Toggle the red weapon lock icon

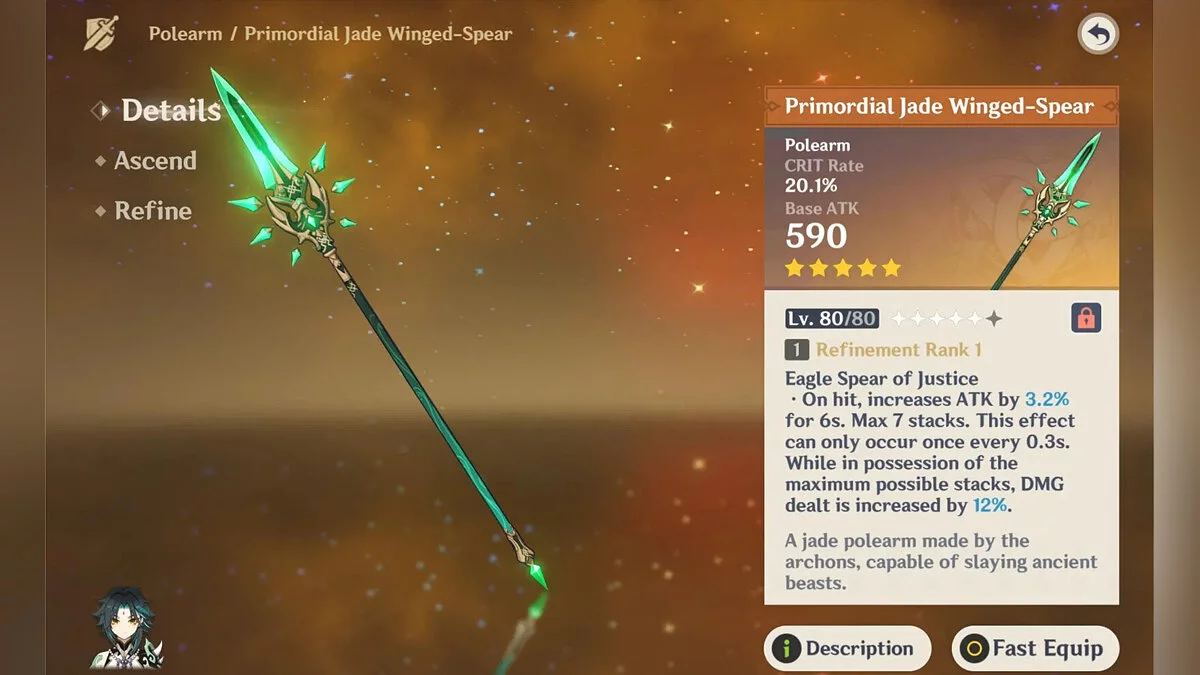pyautogui.click(x=1085, y=318)
